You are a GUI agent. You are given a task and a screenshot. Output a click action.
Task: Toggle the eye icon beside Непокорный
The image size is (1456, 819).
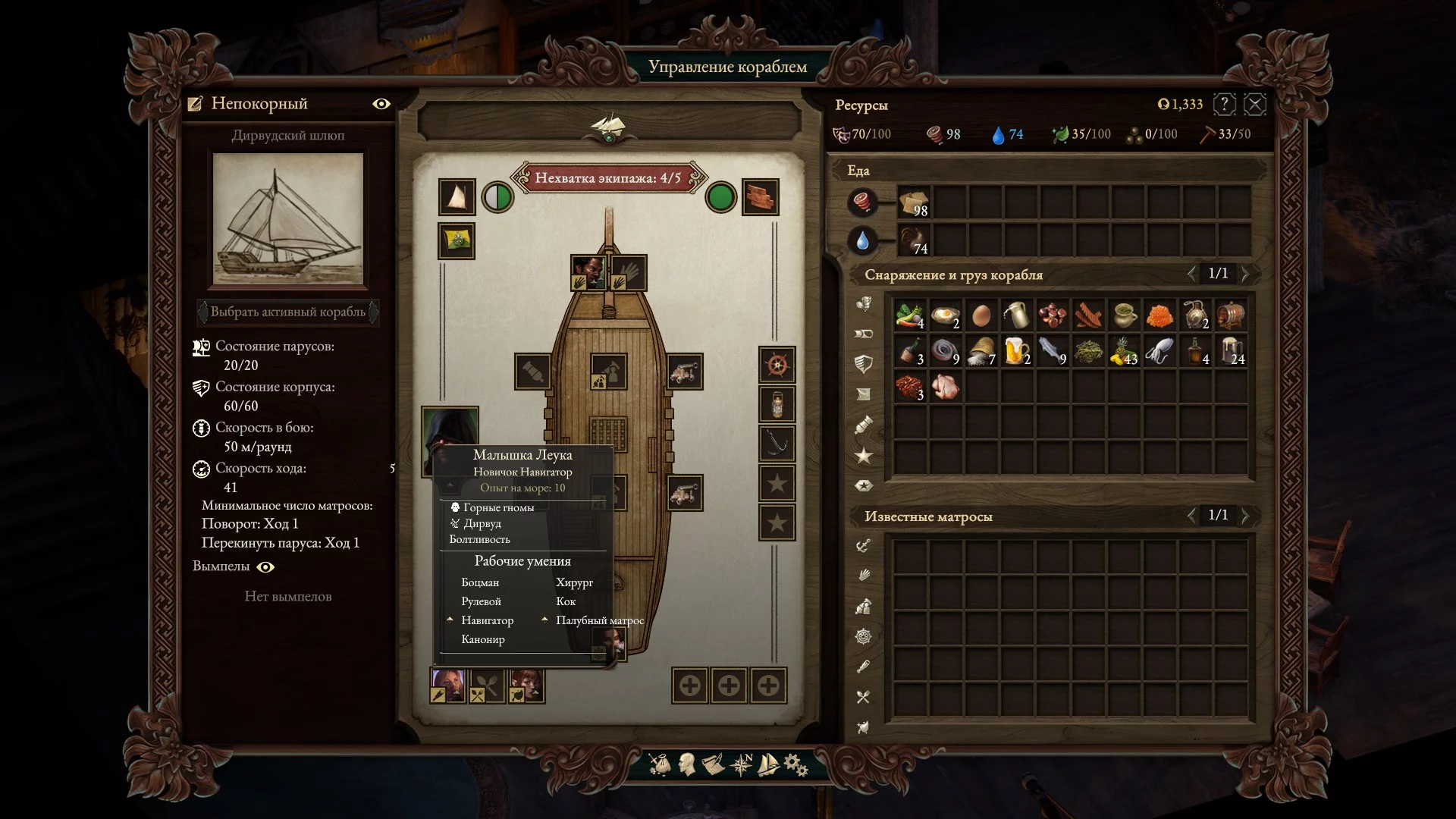381,104
